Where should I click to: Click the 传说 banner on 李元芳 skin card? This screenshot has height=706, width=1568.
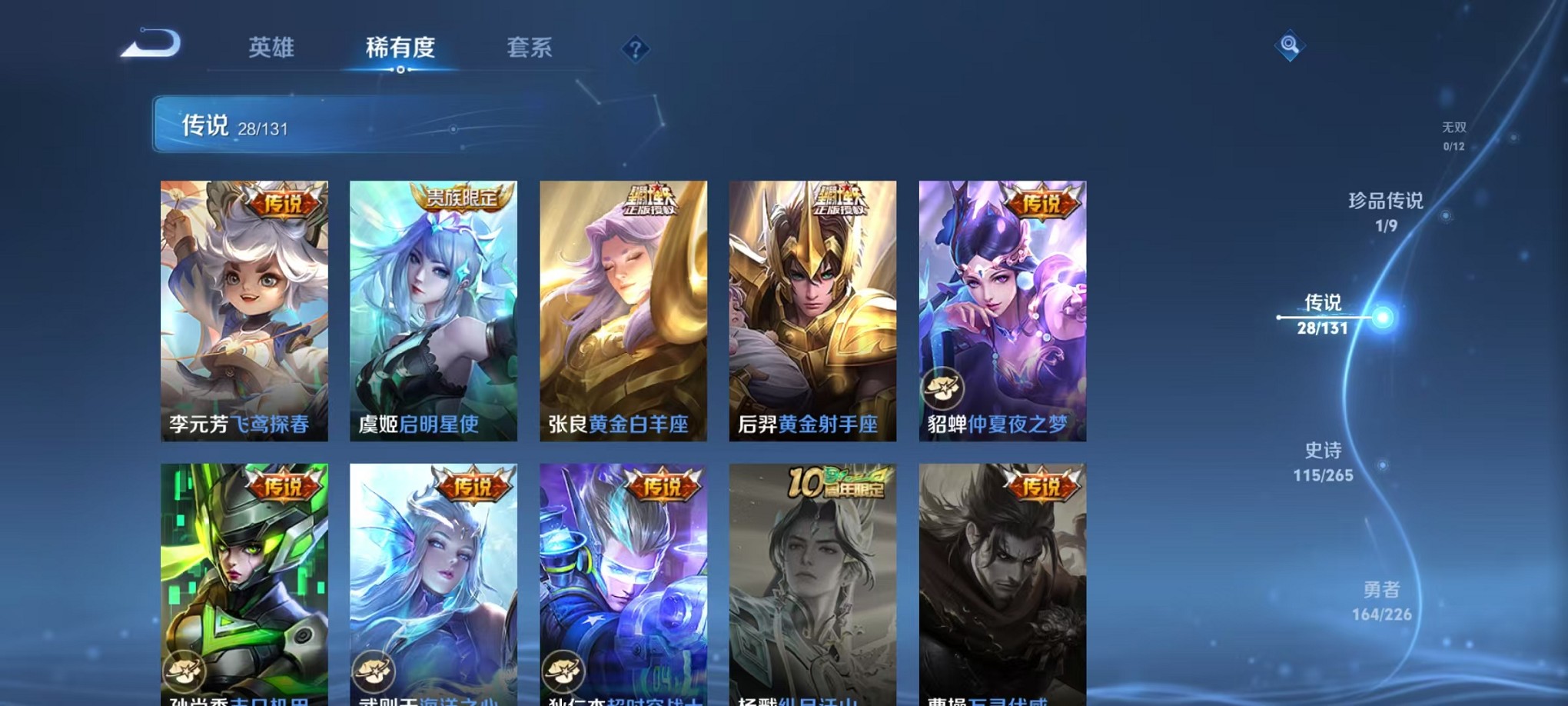283,205
